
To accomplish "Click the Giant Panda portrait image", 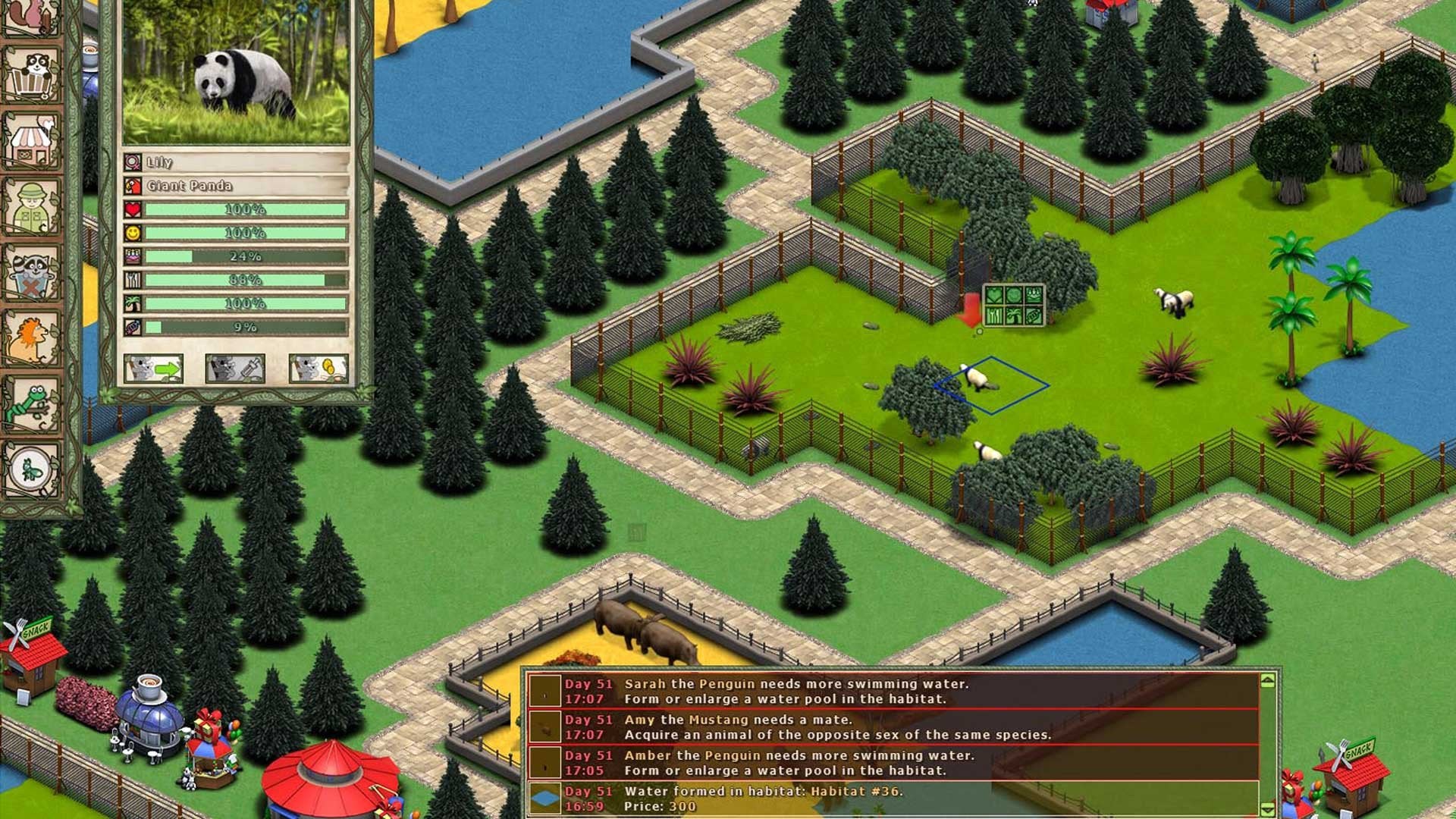I will (236, 72).
